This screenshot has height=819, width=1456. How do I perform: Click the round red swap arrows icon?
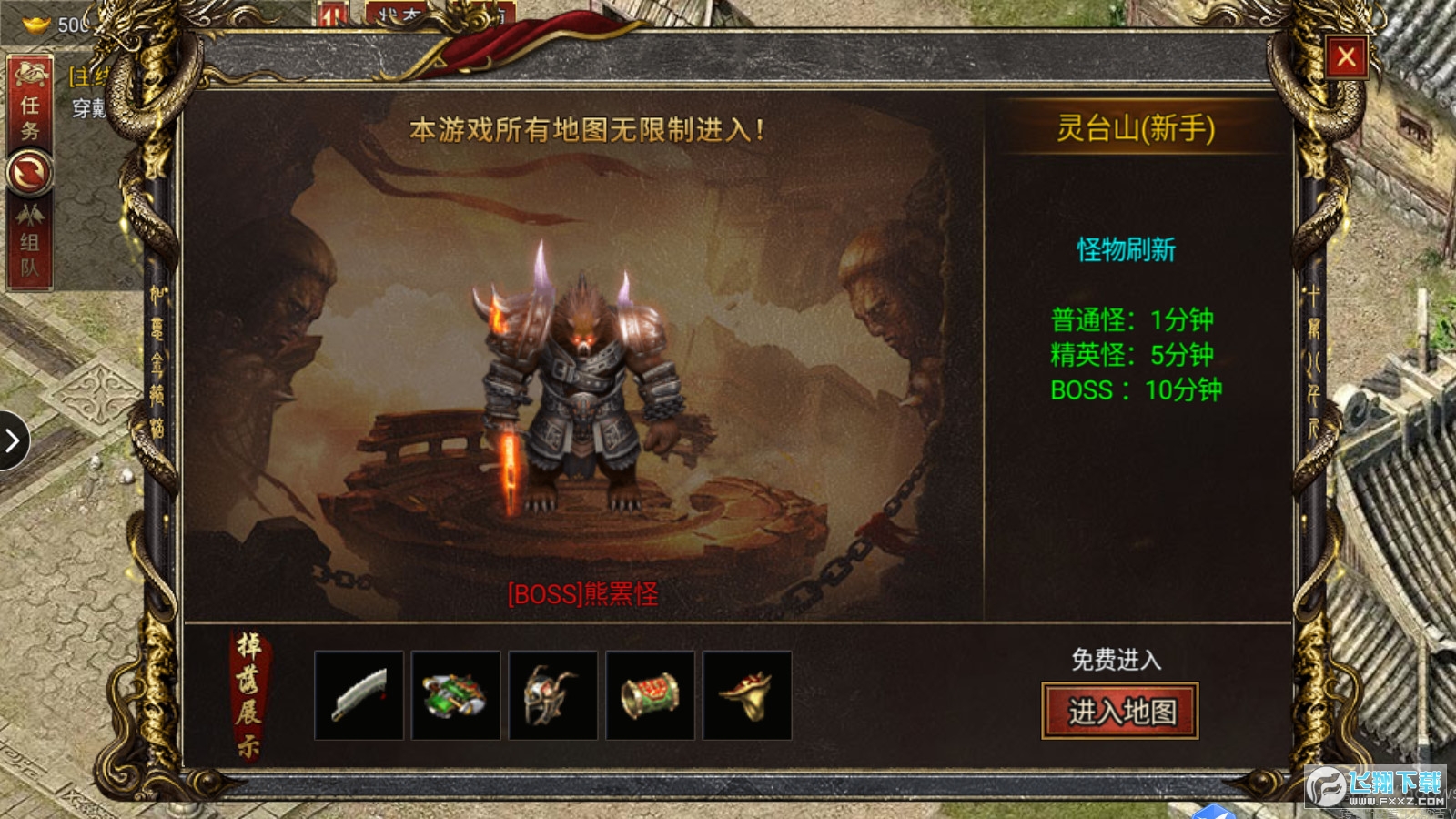(30, 174)
